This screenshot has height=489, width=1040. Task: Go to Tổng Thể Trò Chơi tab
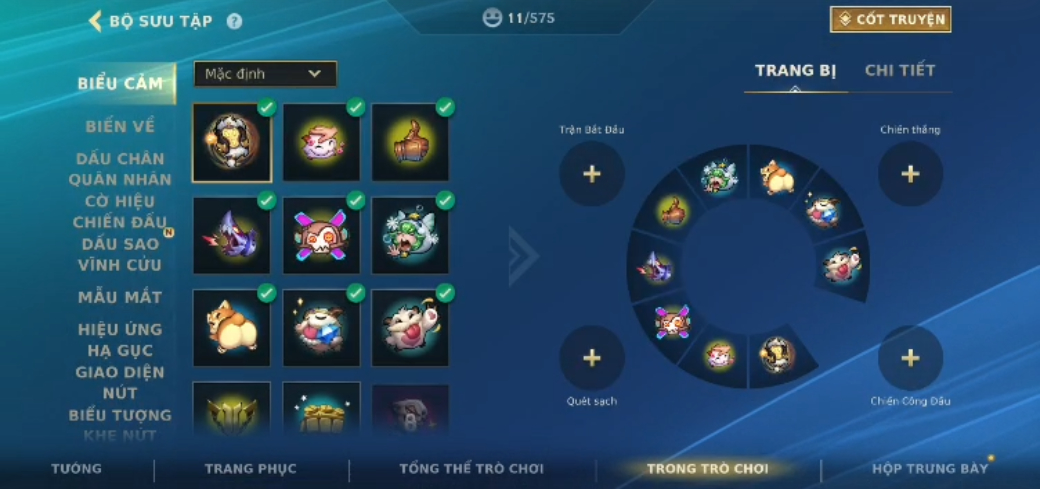[x=471, y=468]
